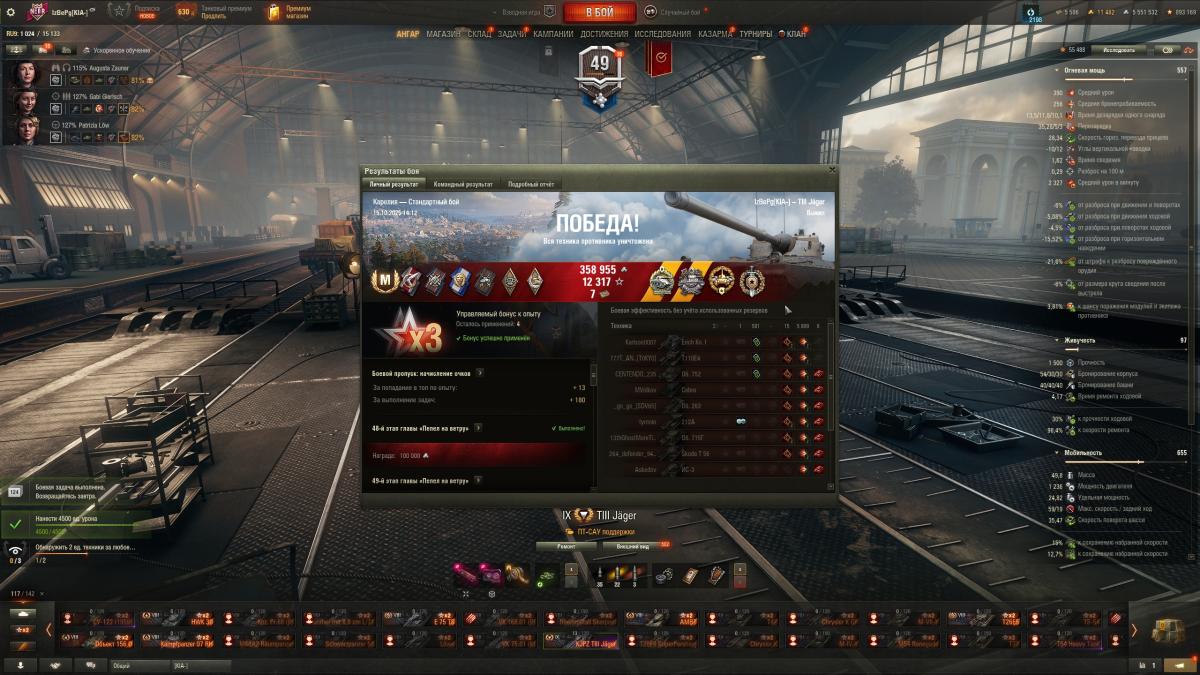The height and width of the screenshot is (675, 1200).
Task: Select the Личный результат tab
Action: (394, 184)
